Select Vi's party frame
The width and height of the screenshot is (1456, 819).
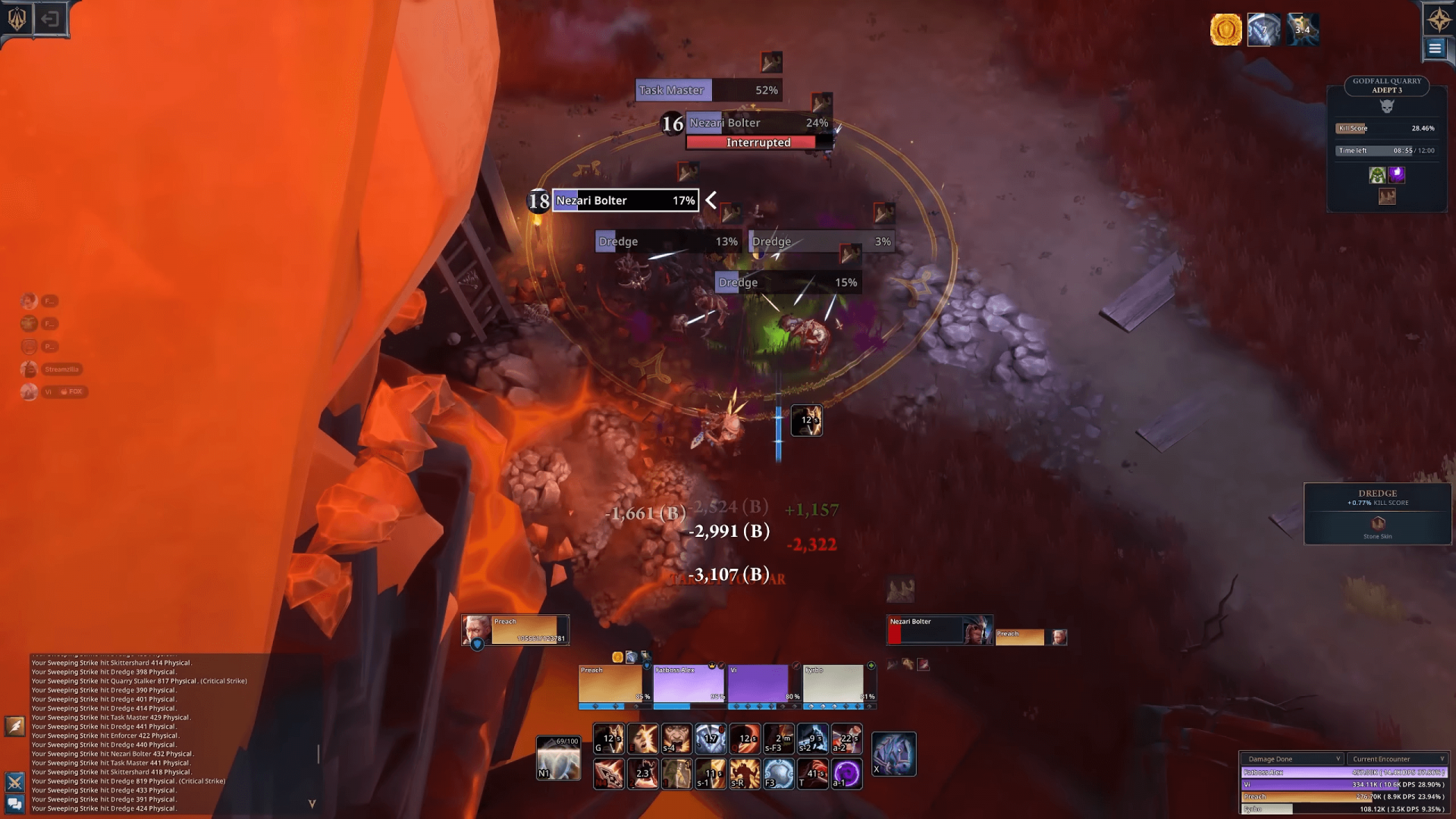pos(761,685)
